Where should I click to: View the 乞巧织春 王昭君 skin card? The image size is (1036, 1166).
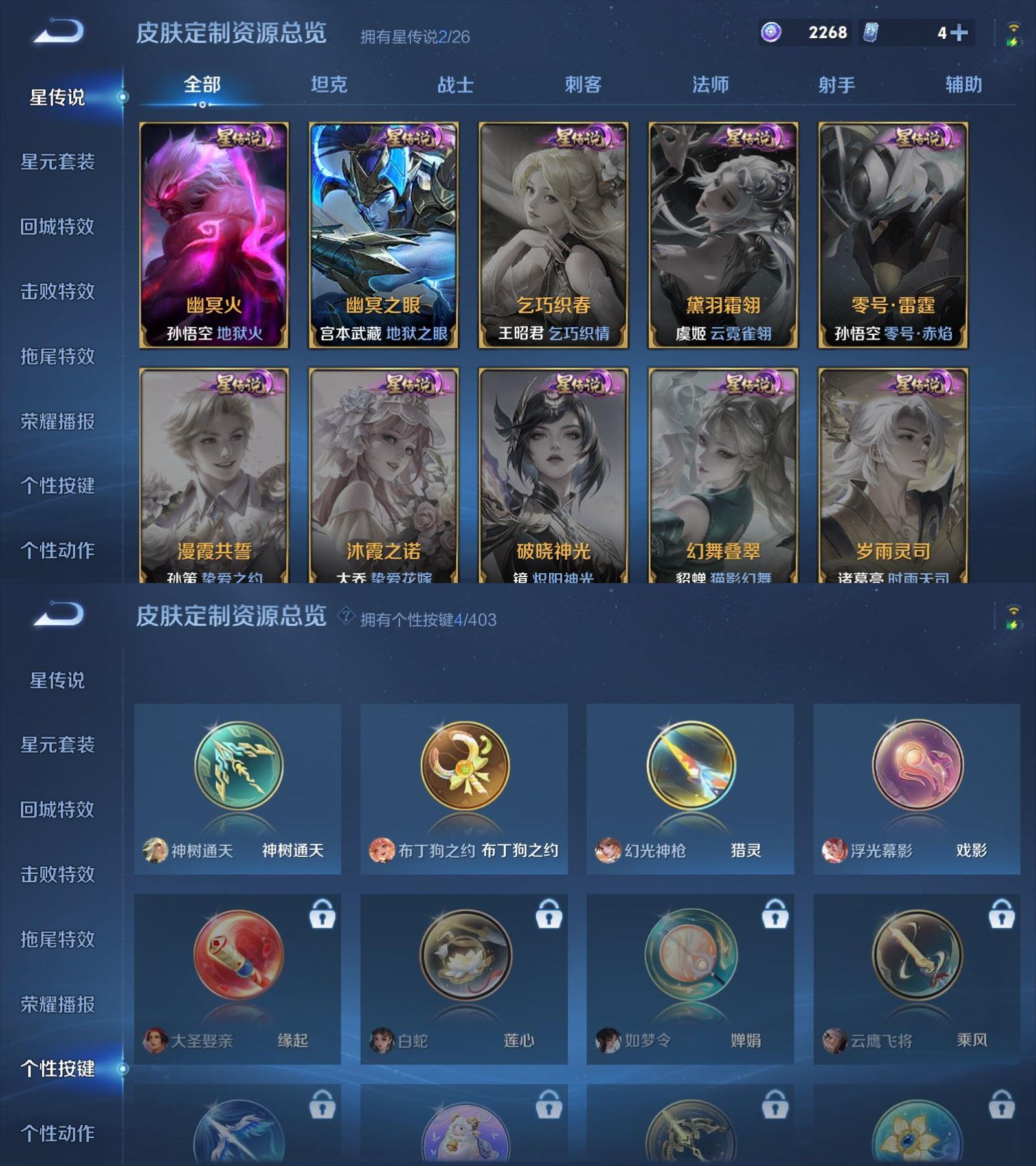pos(554,235)
